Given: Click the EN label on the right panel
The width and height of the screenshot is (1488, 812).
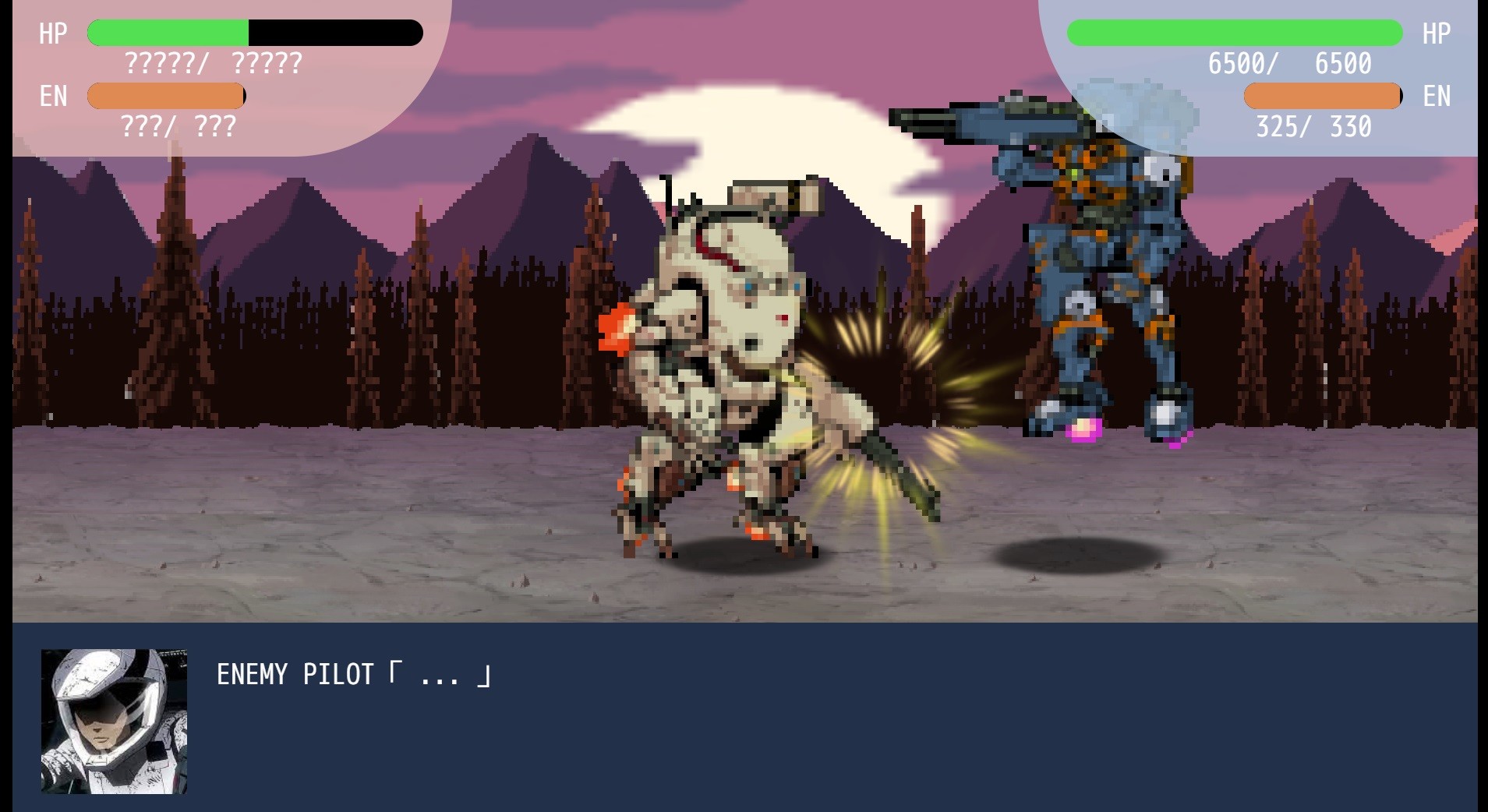Looking at the screenshot, I should click(1437, 97).
